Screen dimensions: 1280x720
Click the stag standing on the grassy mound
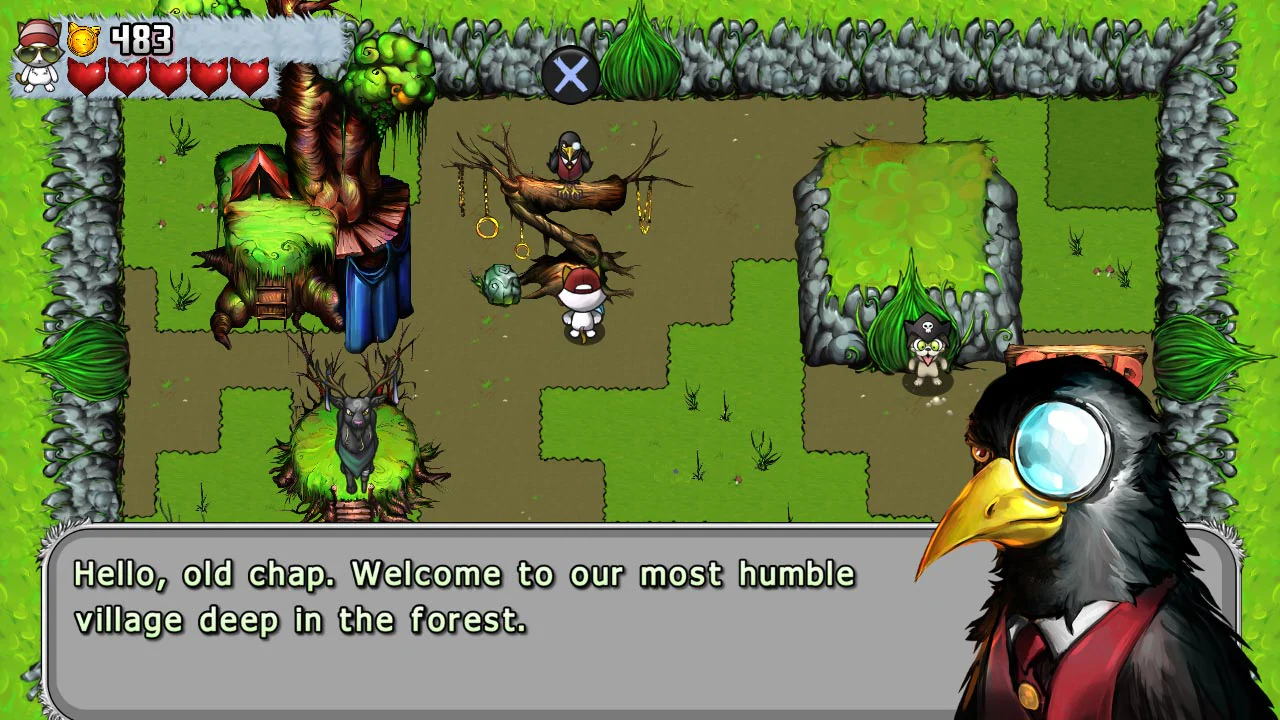point(358,440)
